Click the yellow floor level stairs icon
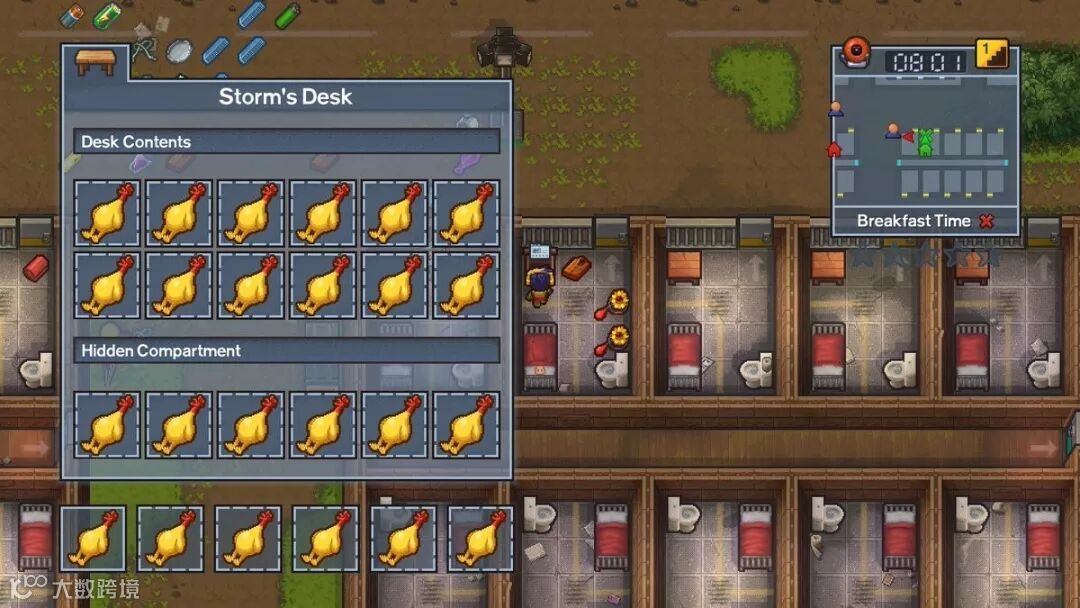The height and width of the screenshot is (608, 1080). [991, 55]
